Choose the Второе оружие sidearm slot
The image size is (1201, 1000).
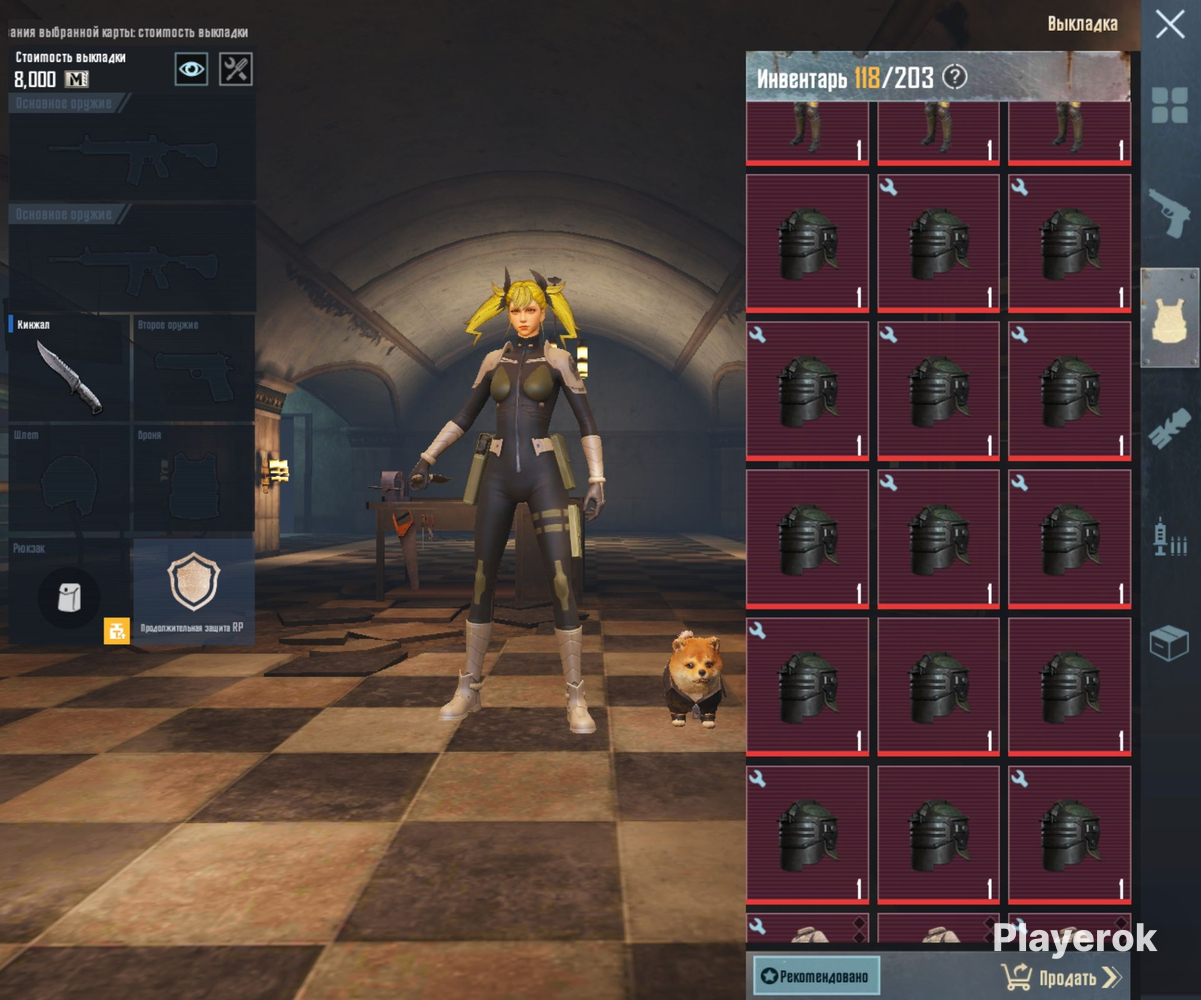point(193,368)
